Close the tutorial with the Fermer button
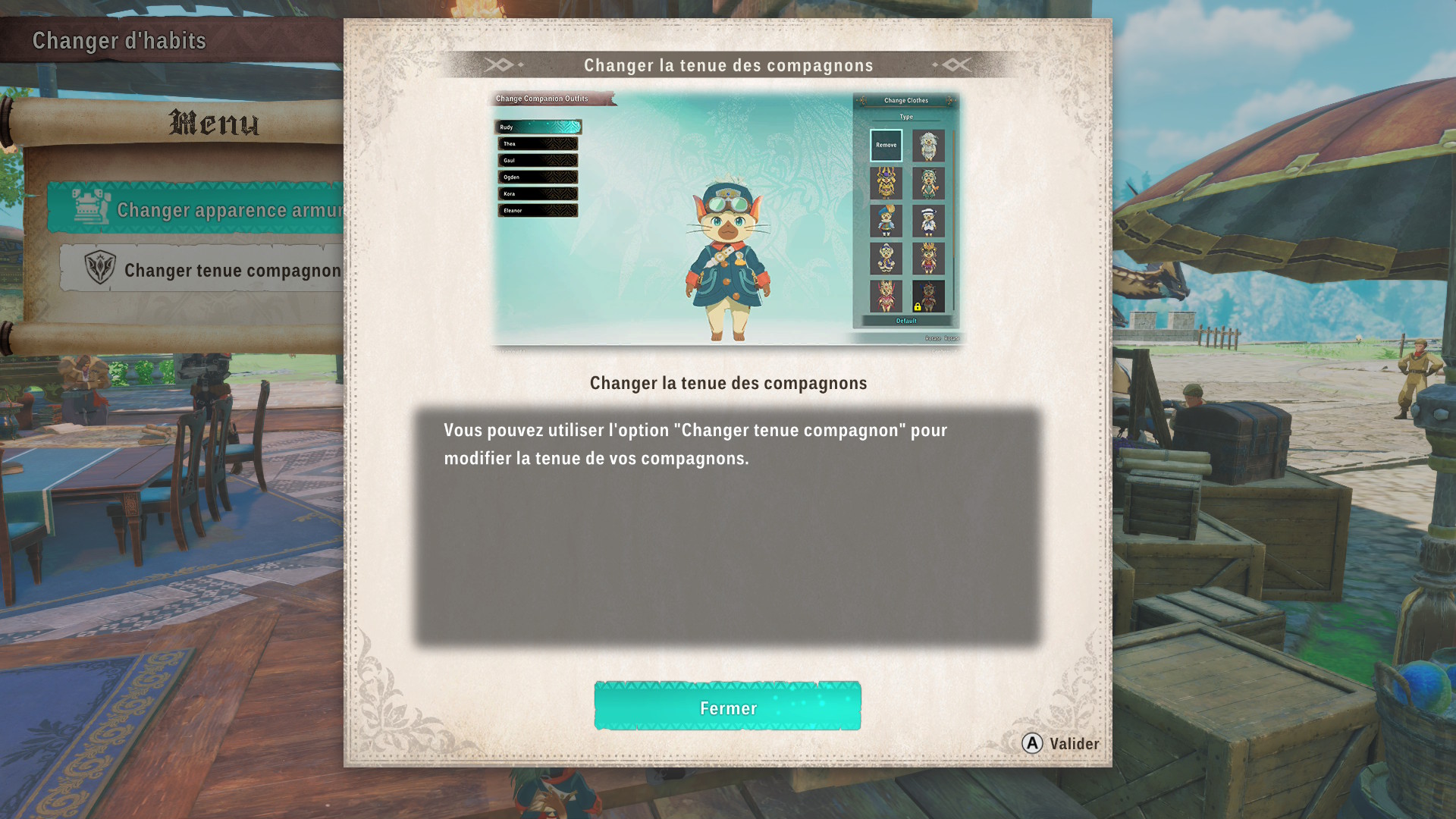 (x=727, y=707)
